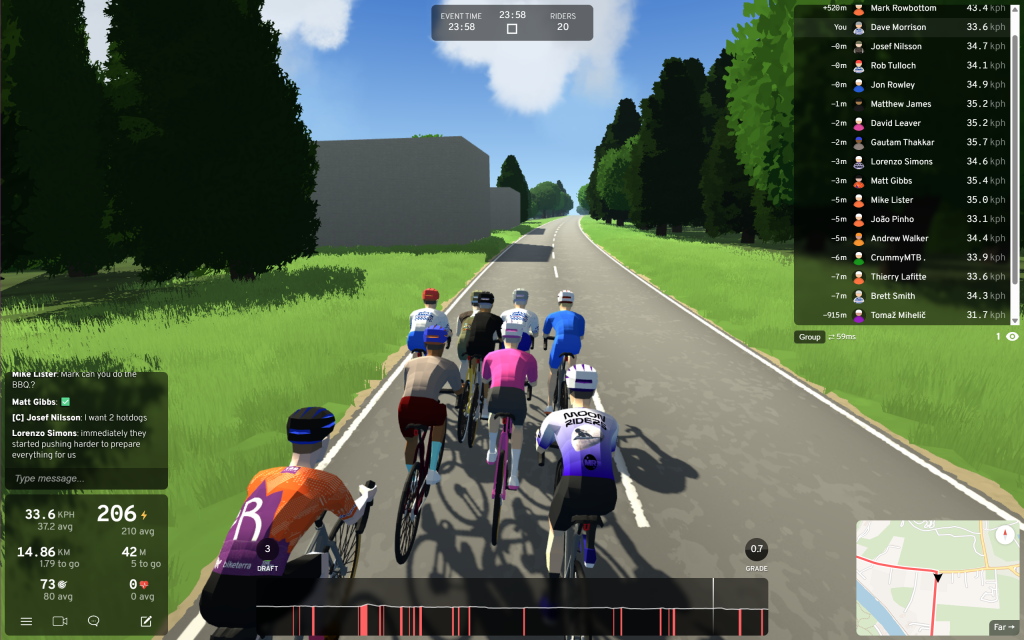Screen dimensions: 1024x640
Task: Select Tomaž Mihelič in the rider list
Action: pos(898,315)
